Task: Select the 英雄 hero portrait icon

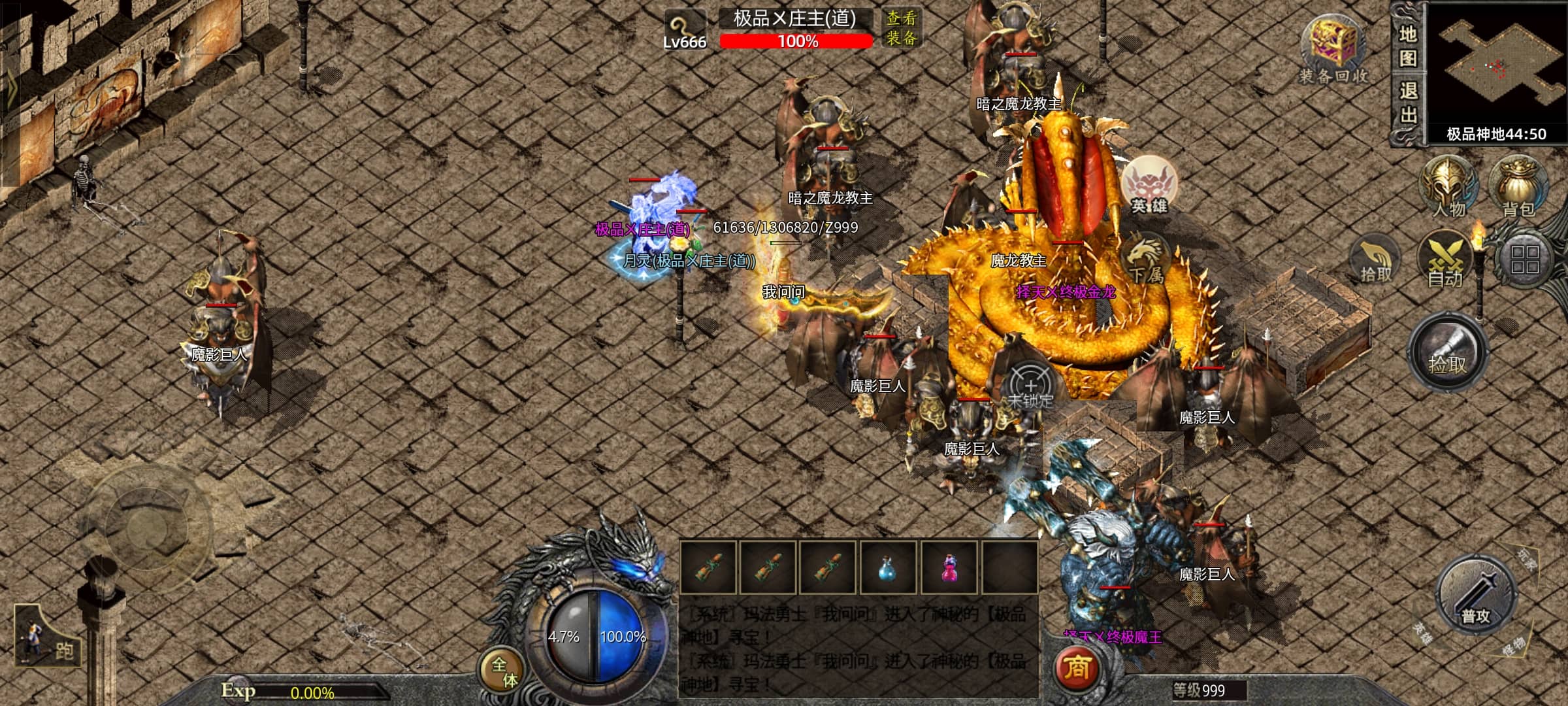Action: coord(1150,186)
